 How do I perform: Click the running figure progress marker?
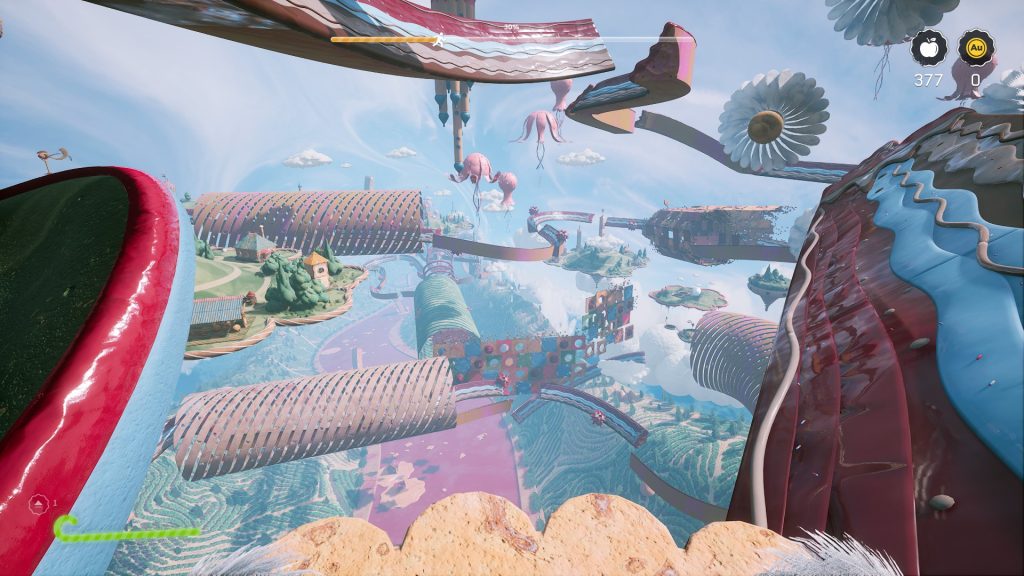coord(438,40)
